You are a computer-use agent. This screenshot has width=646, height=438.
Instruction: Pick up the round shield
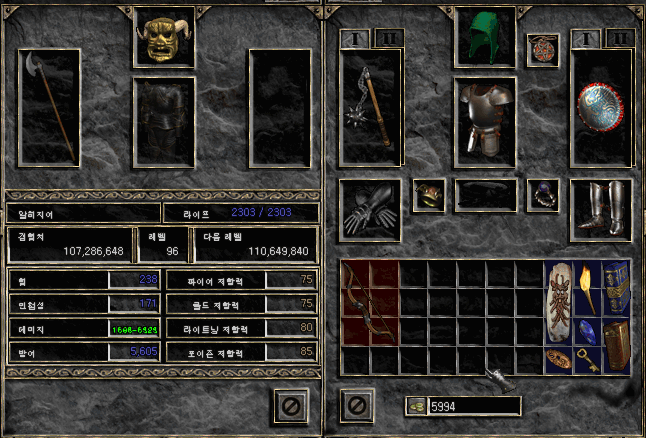(x=602, y=108)
